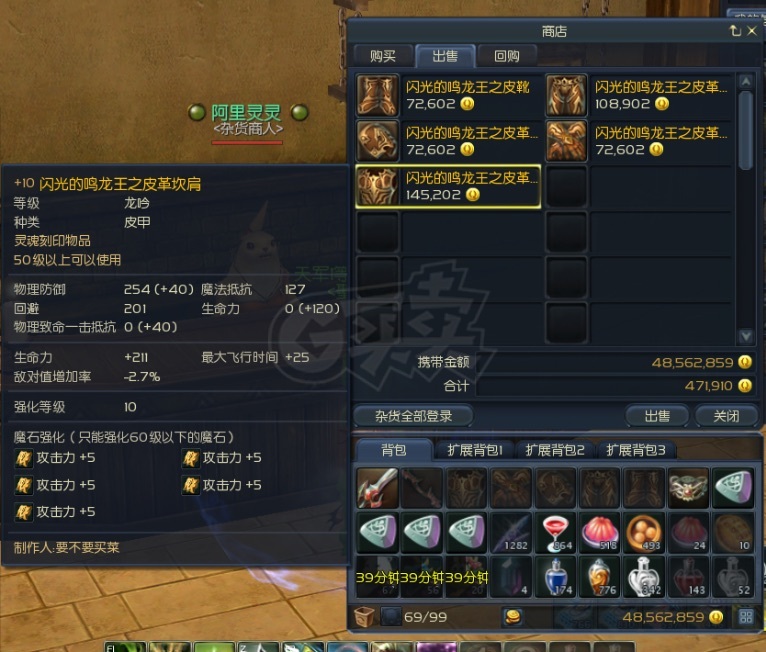Select the 闪光的鸣龙王之皮靴 sell entry
This screenshot has width=766, height=652.
pyautogui.click(x=448, y=95)
